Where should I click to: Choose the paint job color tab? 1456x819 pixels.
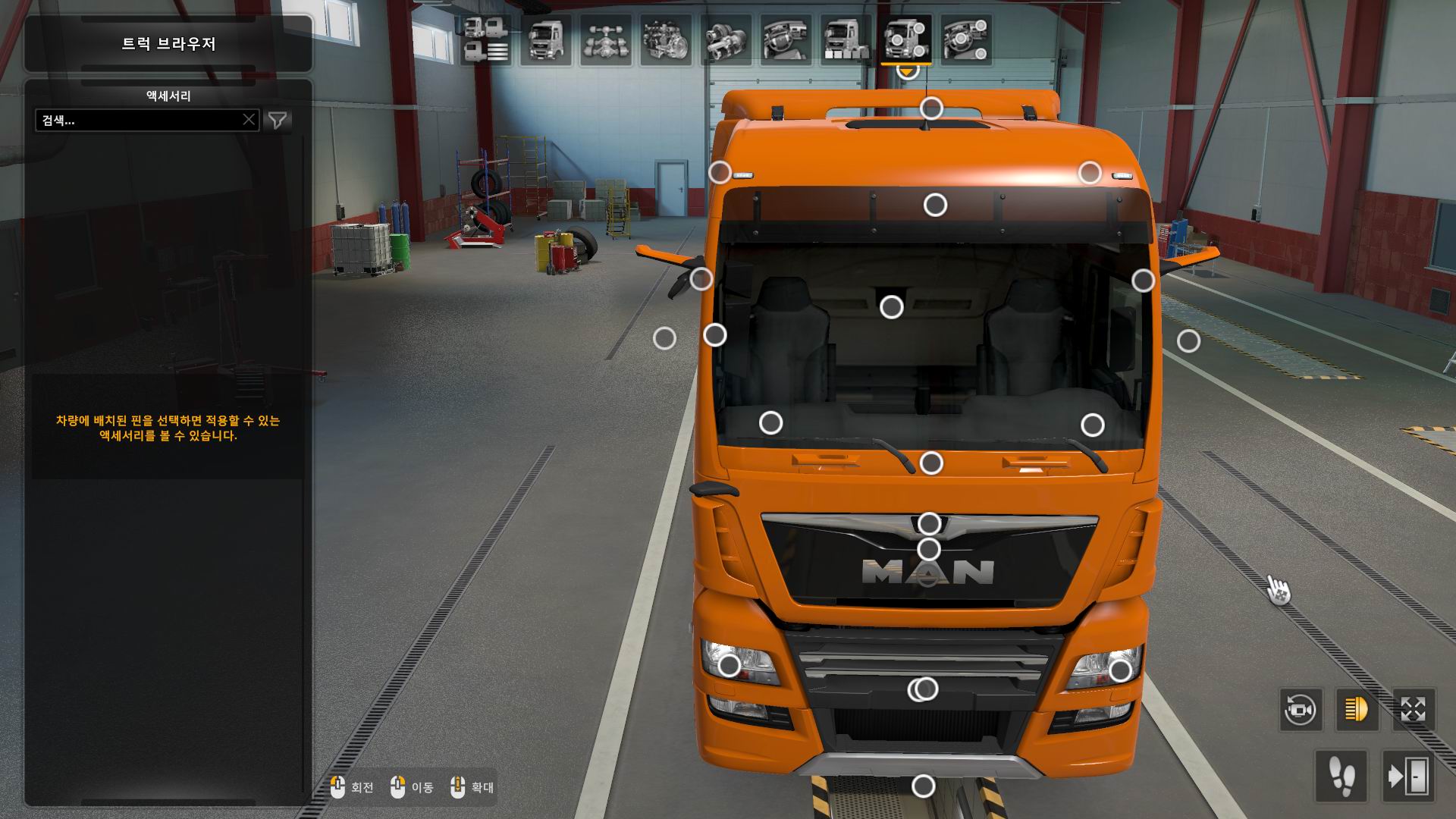click(x=846, y=40)
